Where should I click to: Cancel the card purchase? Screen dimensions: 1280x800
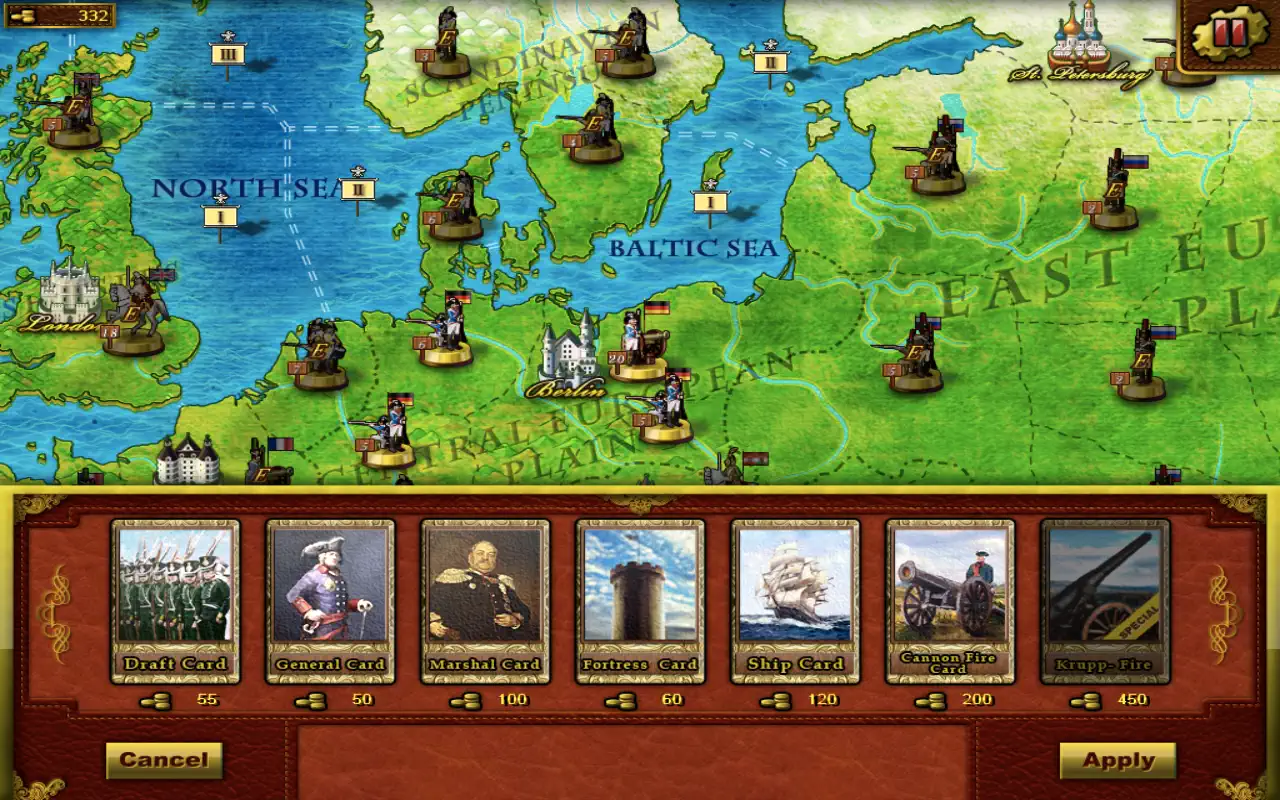pyautogui.click(x=164, y=760)
